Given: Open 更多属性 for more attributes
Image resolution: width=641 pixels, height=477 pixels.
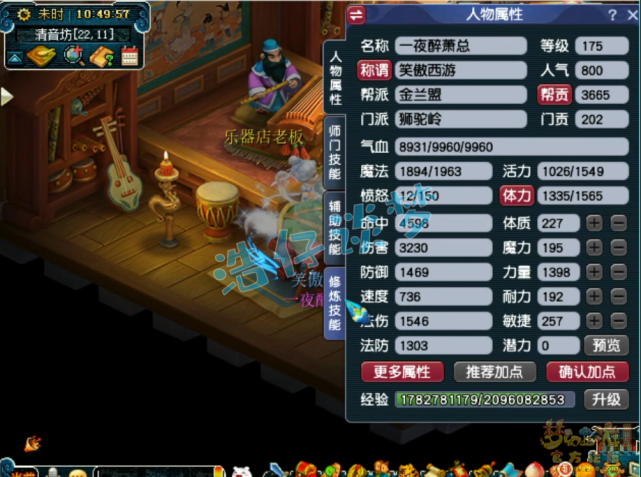Looking at the screenshot, I should (x=402, y=372).
